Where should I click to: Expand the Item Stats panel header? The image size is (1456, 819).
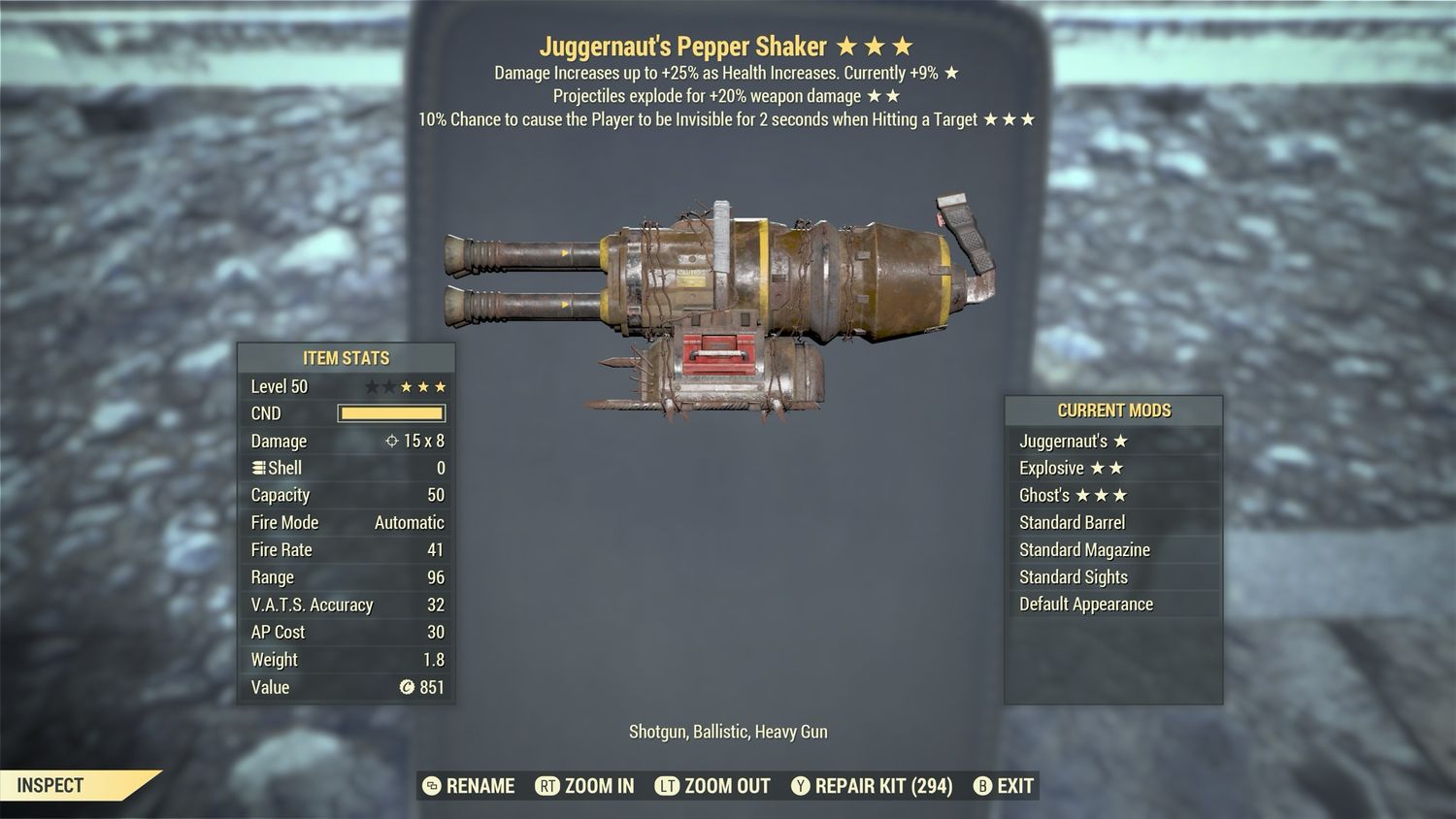pos(345,357)
